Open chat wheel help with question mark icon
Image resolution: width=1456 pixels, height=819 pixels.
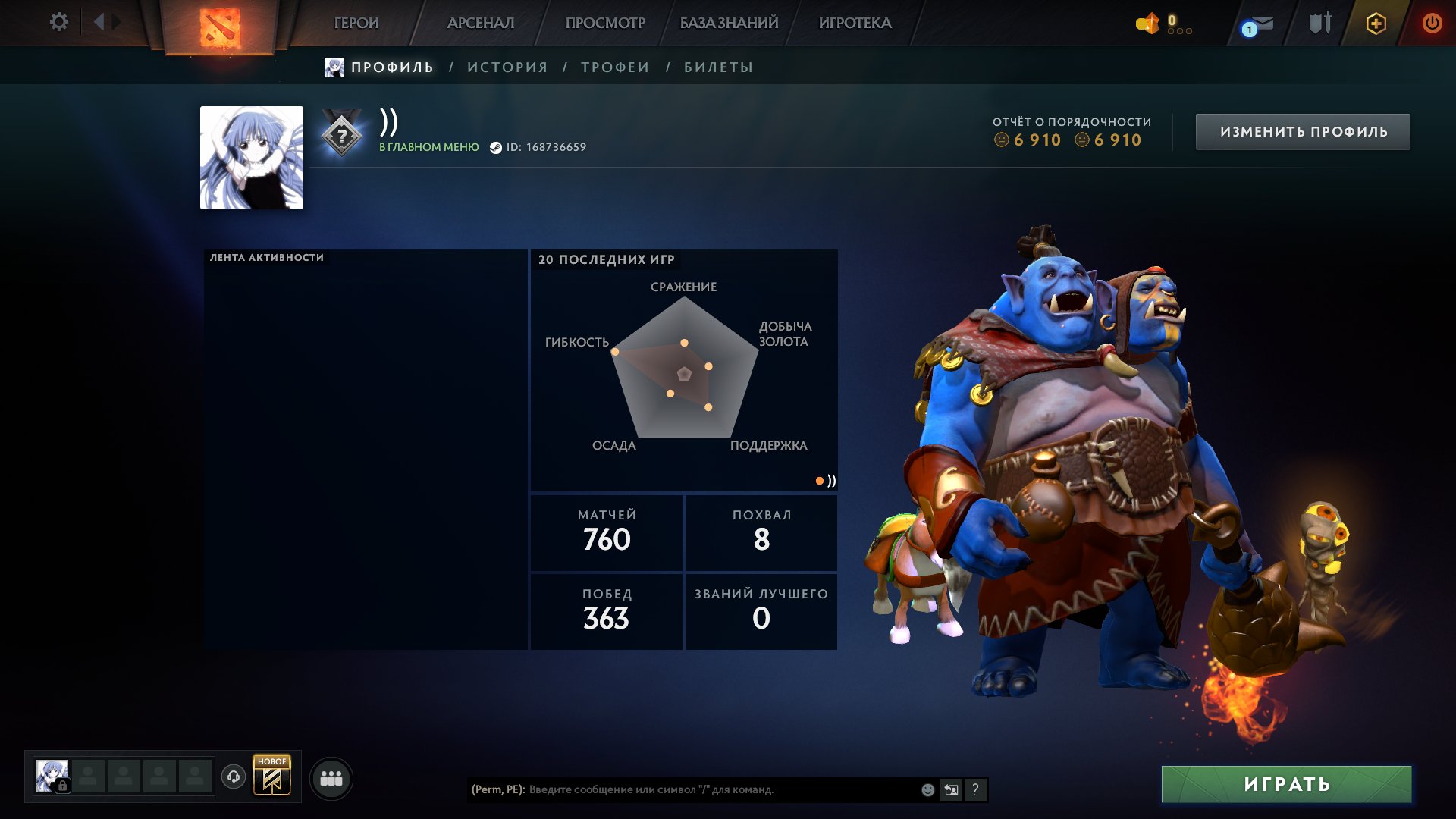976,790
